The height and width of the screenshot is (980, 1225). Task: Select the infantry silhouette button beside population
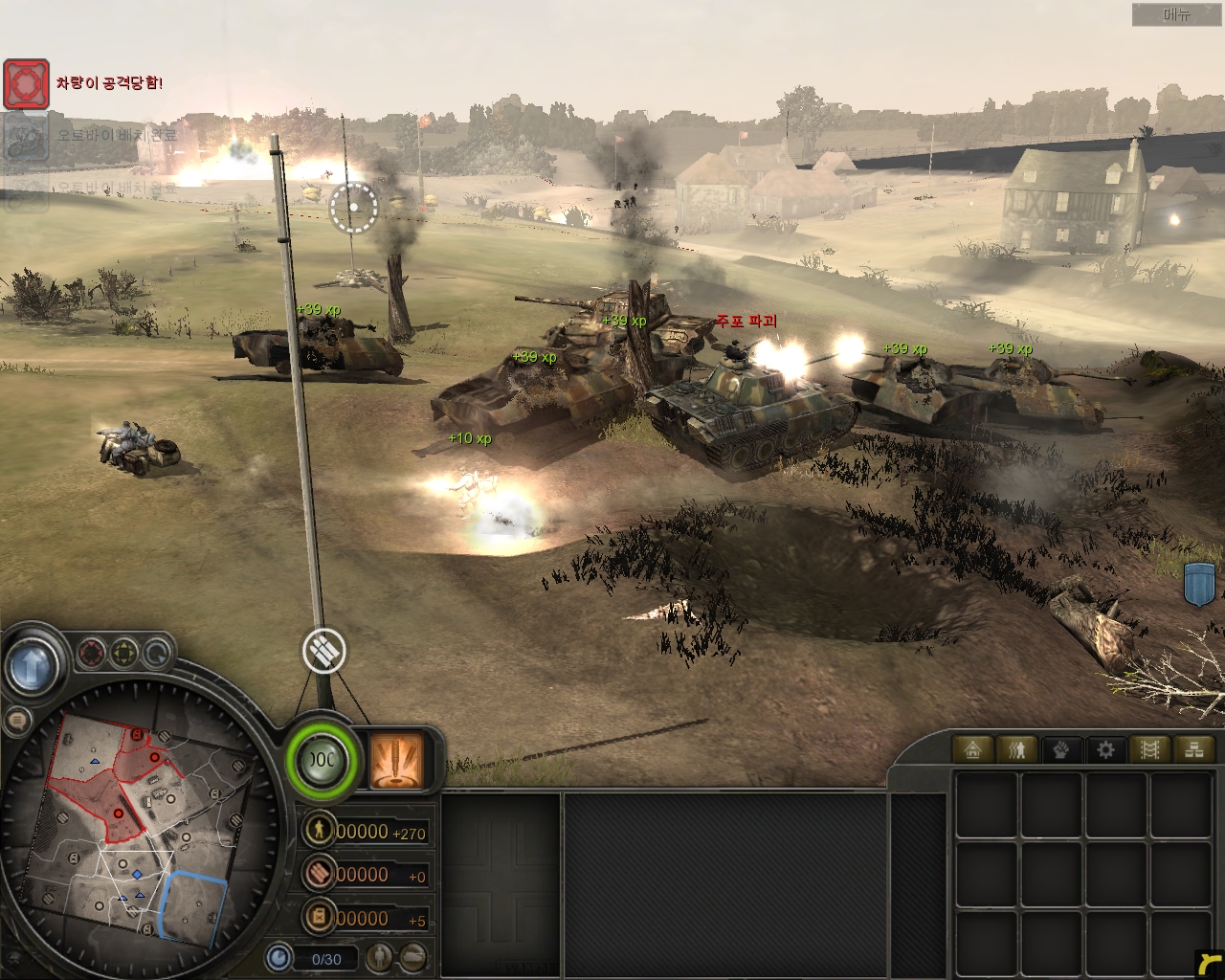click(x=381, y=957)
